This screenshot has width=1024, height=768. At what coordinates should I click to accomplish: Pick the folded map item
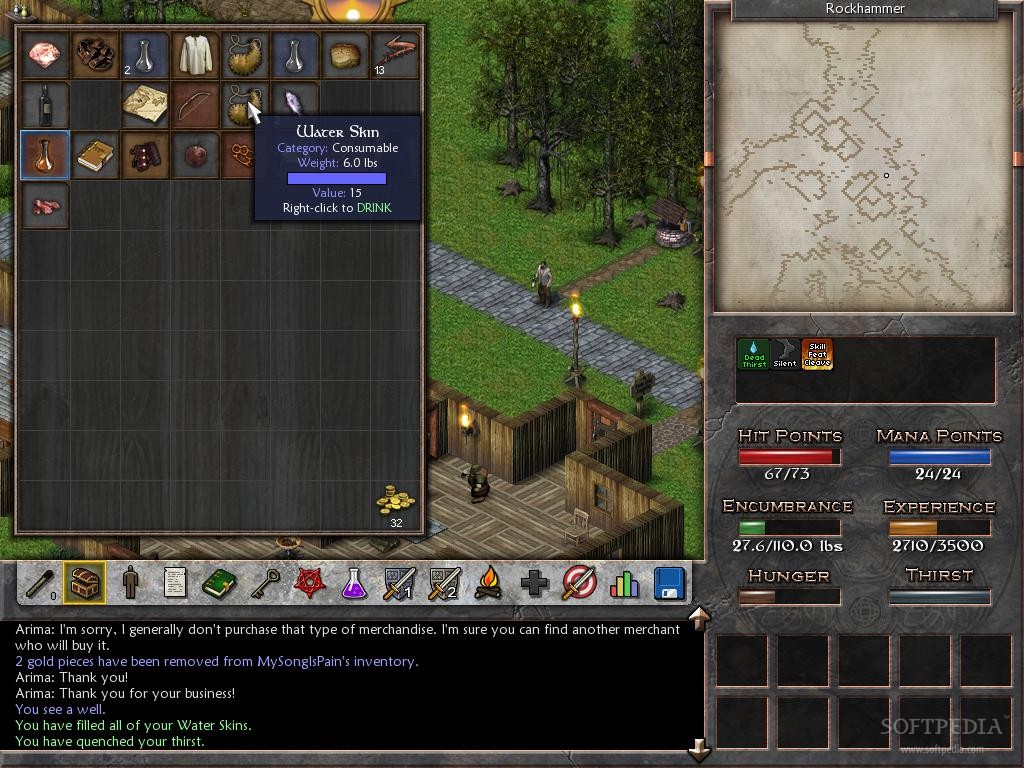(145, 105)
